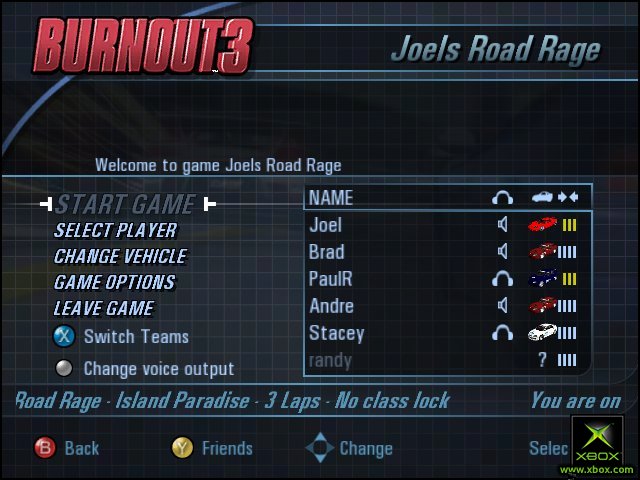Screen dimensions: 640x480
Task: Open the SELECT PLAYER option
Action: 115,231
